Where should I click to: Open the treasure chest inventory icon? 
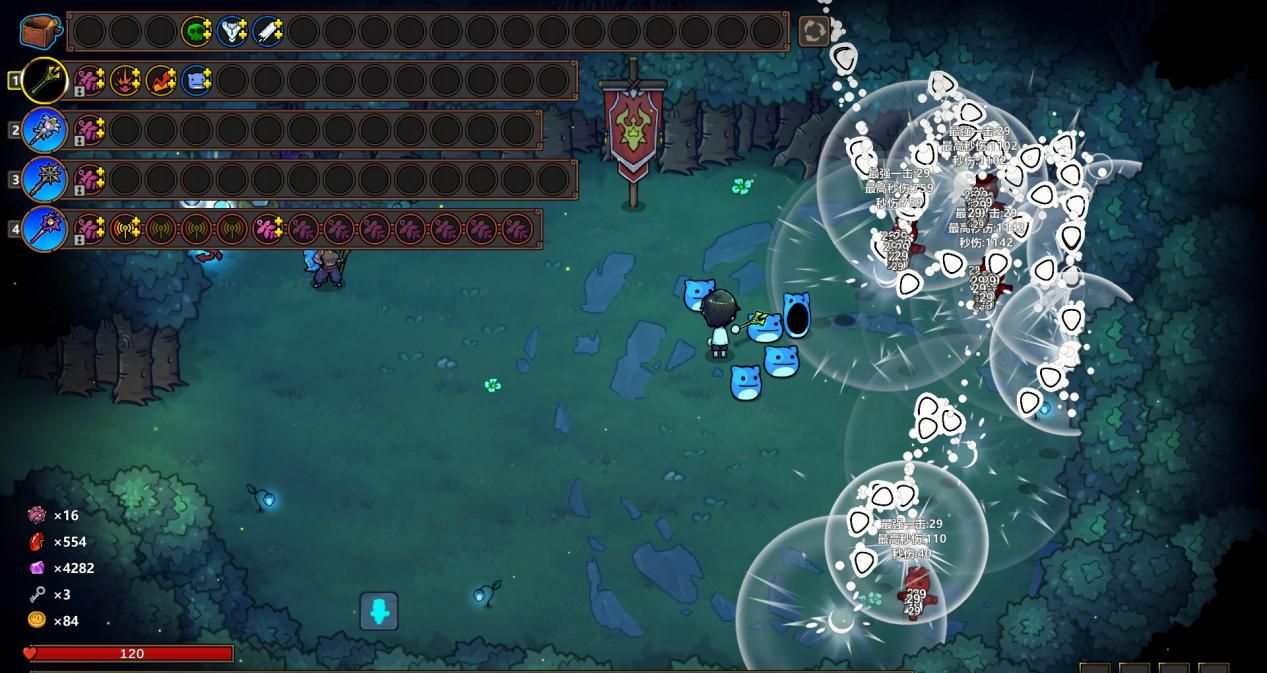tap(40, 31)
